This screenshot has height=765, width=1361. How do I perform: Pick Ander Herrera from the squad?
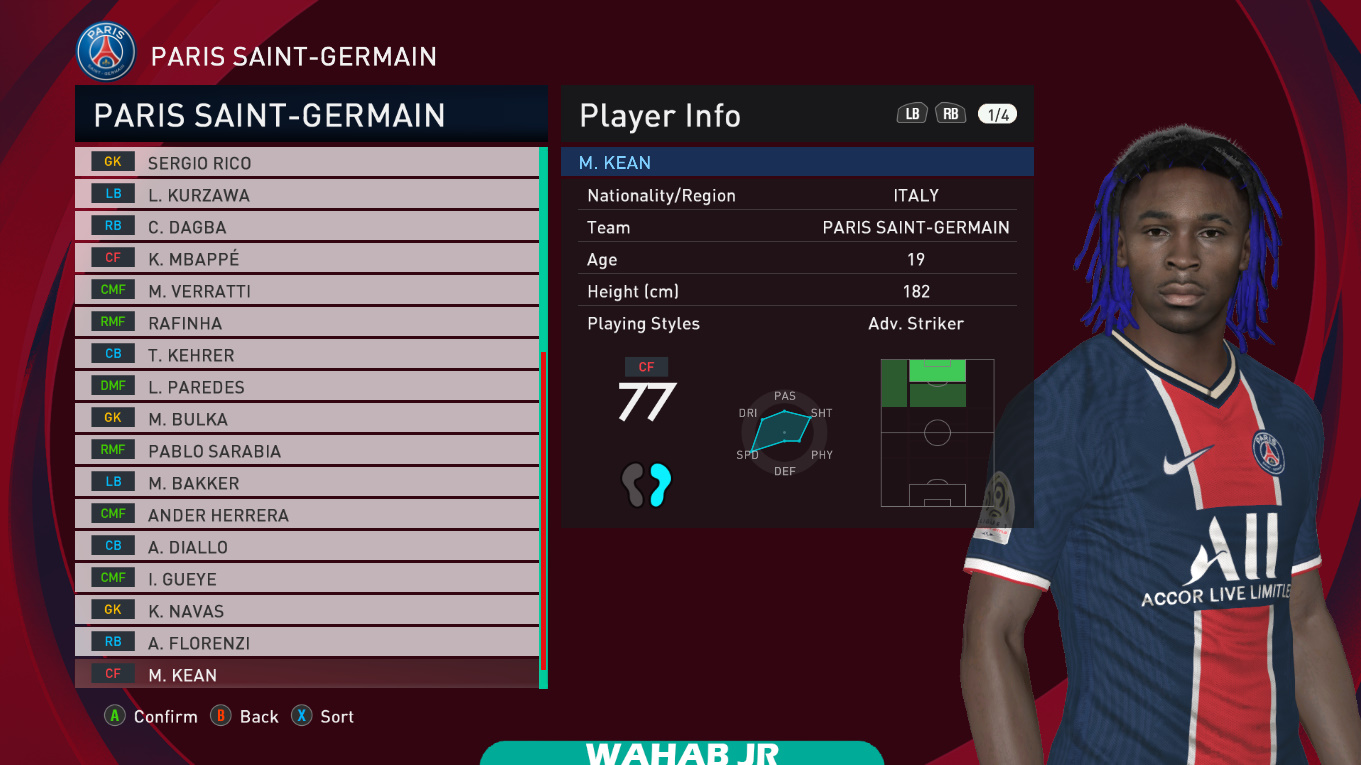[x=306, y=515]
